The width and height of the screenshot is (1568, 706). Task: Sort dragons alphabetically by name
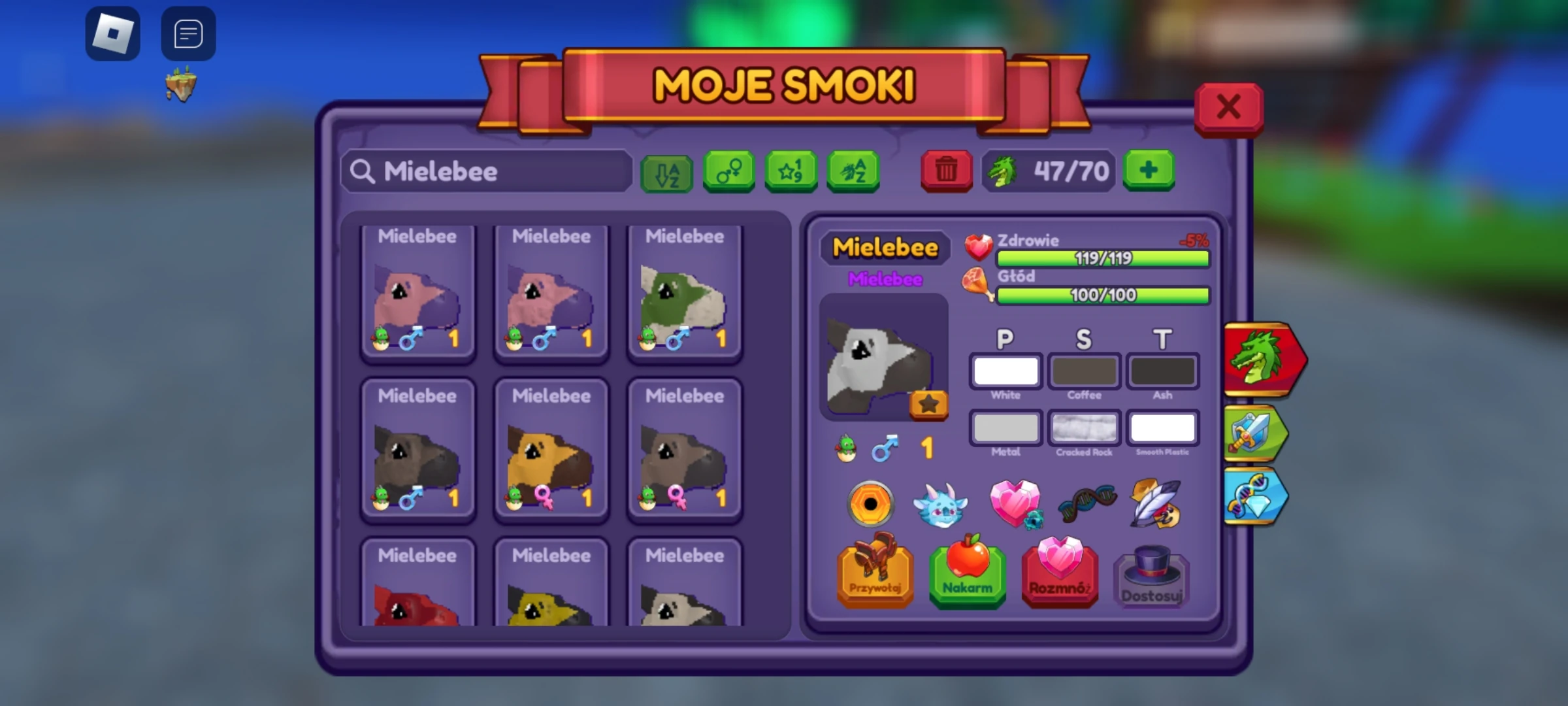click(851, 171)
